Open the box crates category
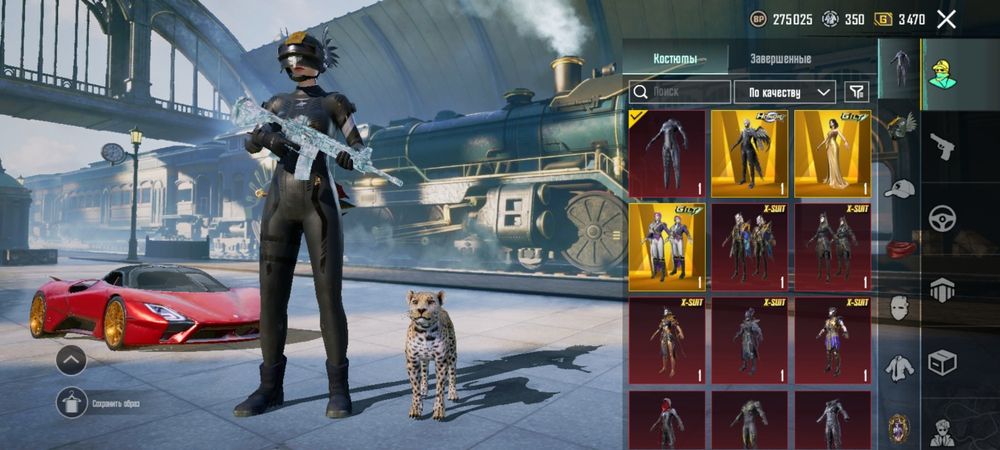The height and width of the screenshot is (450, 1000). (x=942, y=361)
